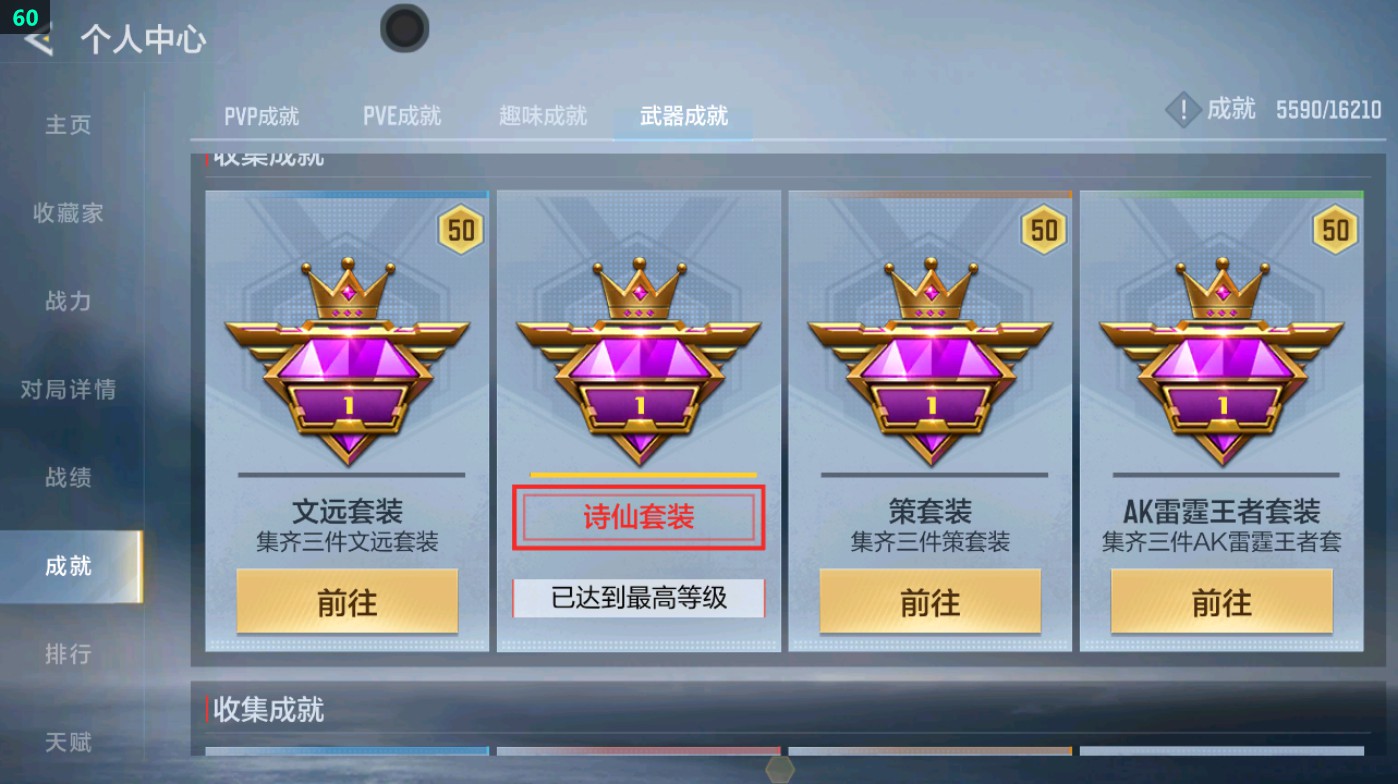Open the 趣味成就 tab

tap(543, 115)
